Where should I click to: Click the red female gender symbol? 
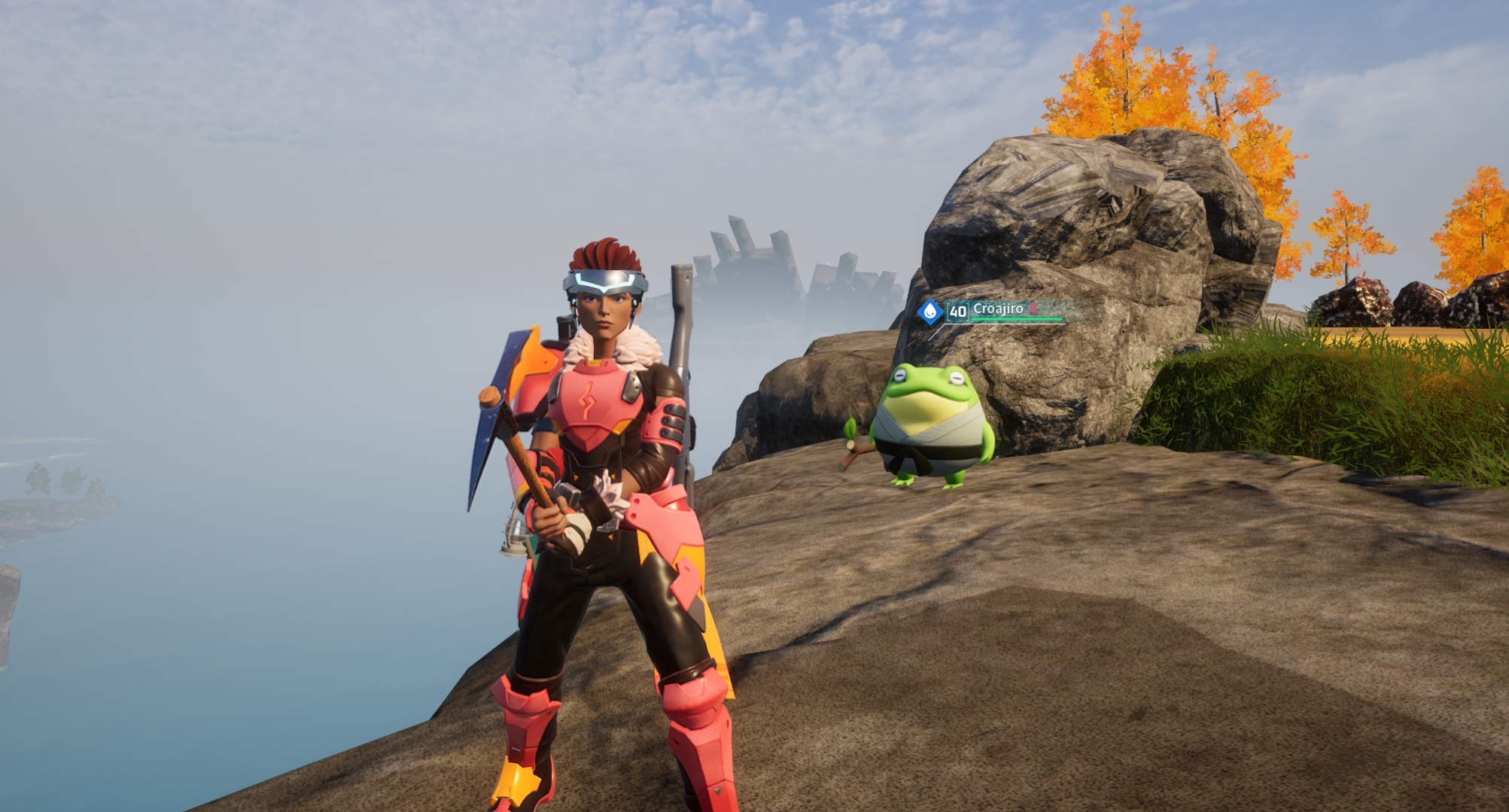coord(1033,309)
